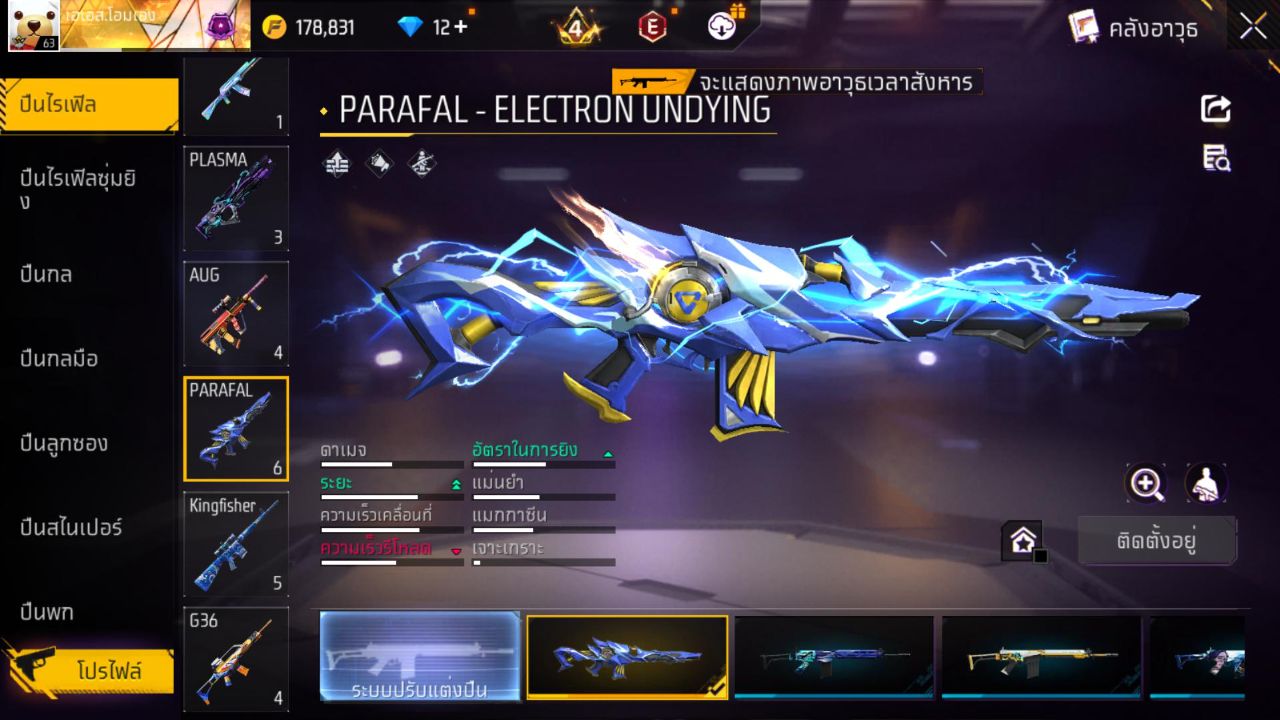This screenshot has width=1280, height=720.
Task: Select the PLASMA weapon in the list
Action: (x=236, y=198)
